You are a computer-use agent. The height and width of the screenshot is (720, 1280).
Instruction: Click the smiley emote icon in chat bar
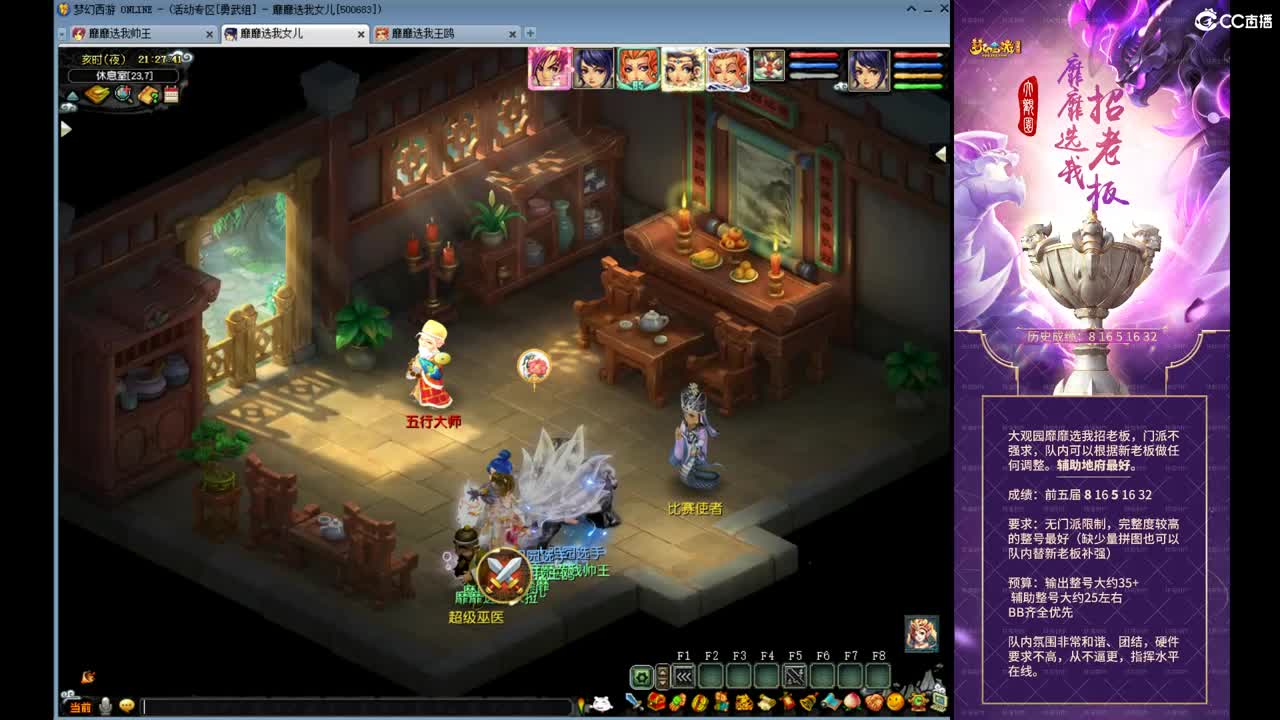click(x=127, y=705)
